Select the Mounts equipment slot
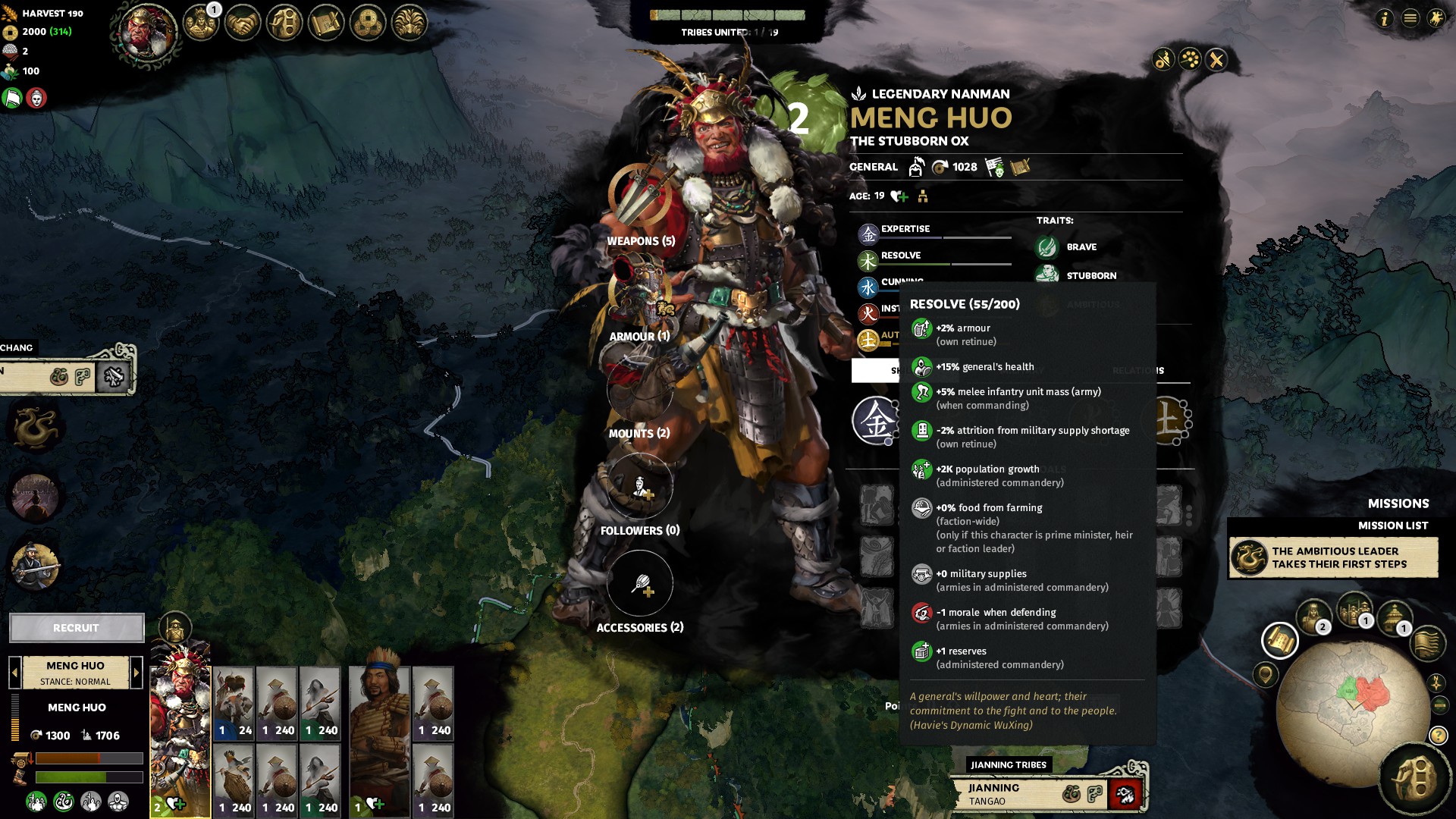The image size is (1456, 819). coord(639,389)
